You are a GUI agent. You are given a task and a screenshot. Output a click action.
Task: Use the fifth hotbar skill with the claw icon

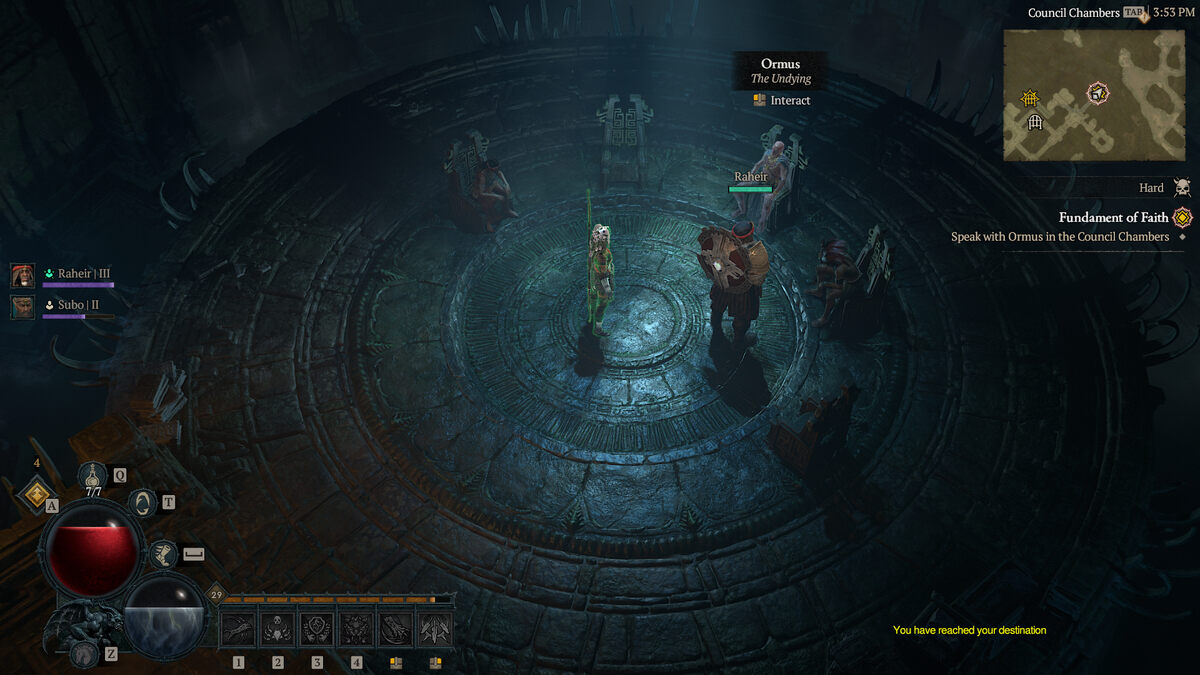pyautogui.click(x=395, y=629)
